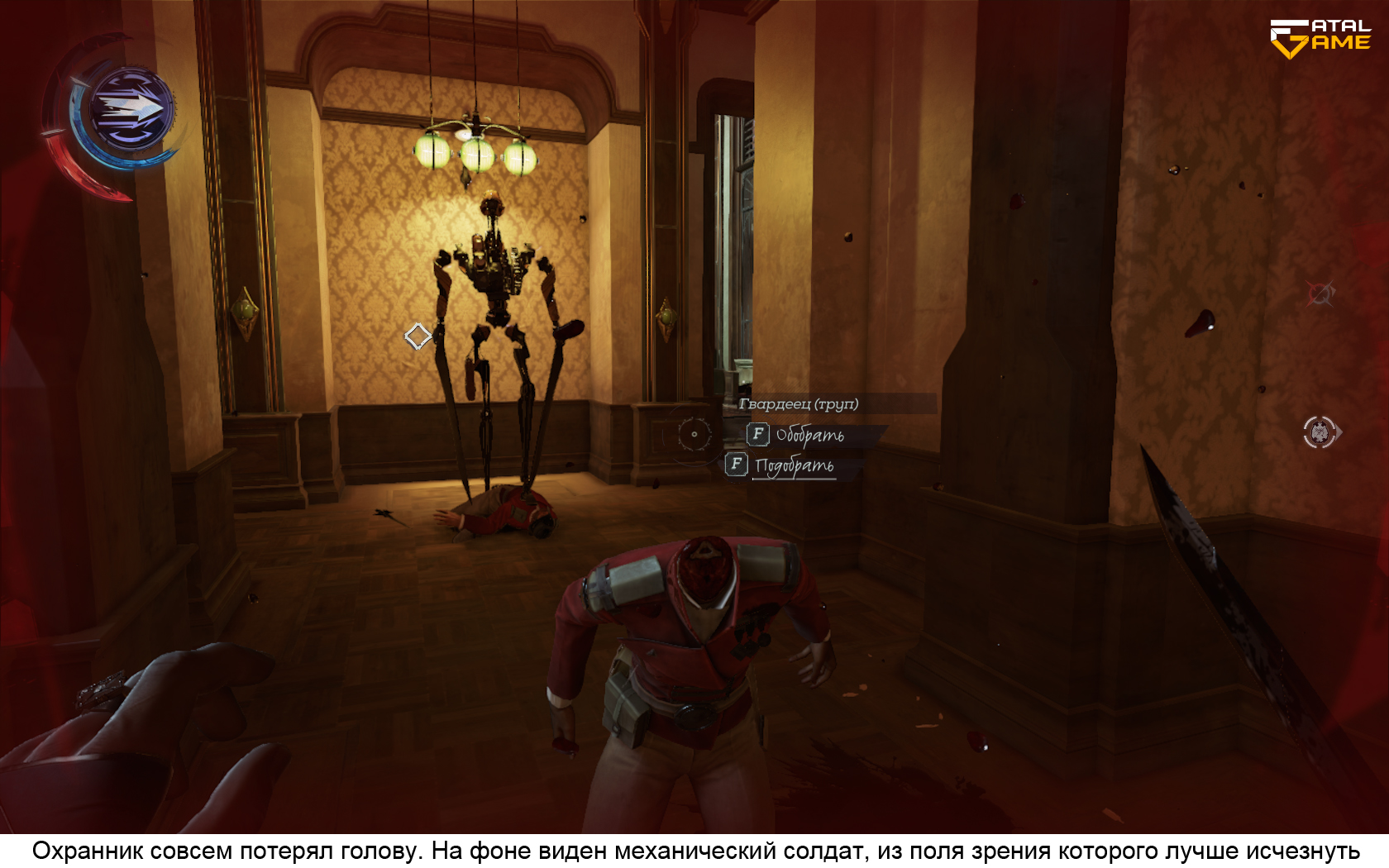Click the faded crossed-out red indicator icon
The image size is (1389, 868).
click(x=1320, y=293)
